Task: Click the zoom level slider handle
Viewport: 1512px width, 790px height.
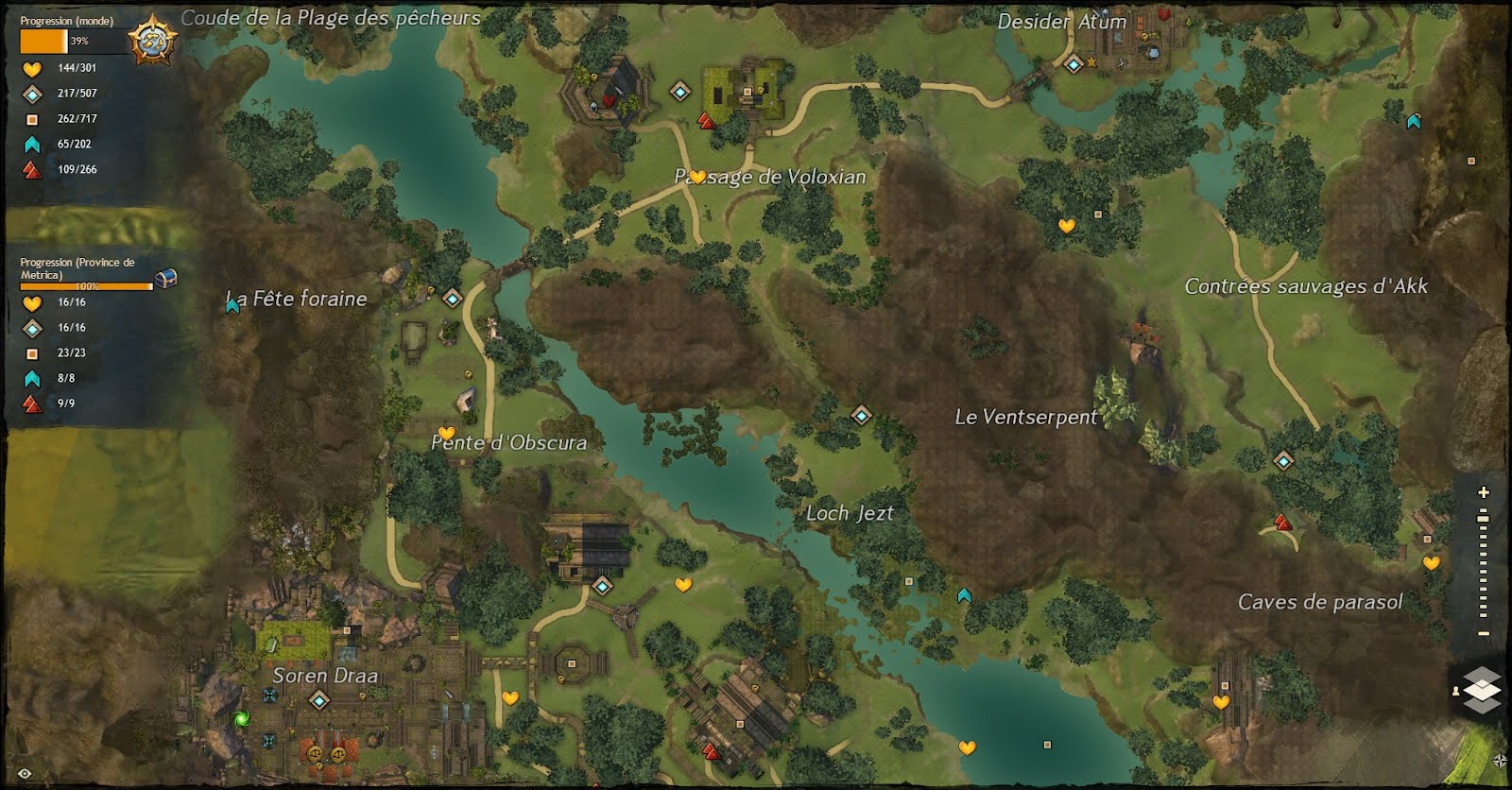Action: pyautogui.click(x=1483, y=520)
